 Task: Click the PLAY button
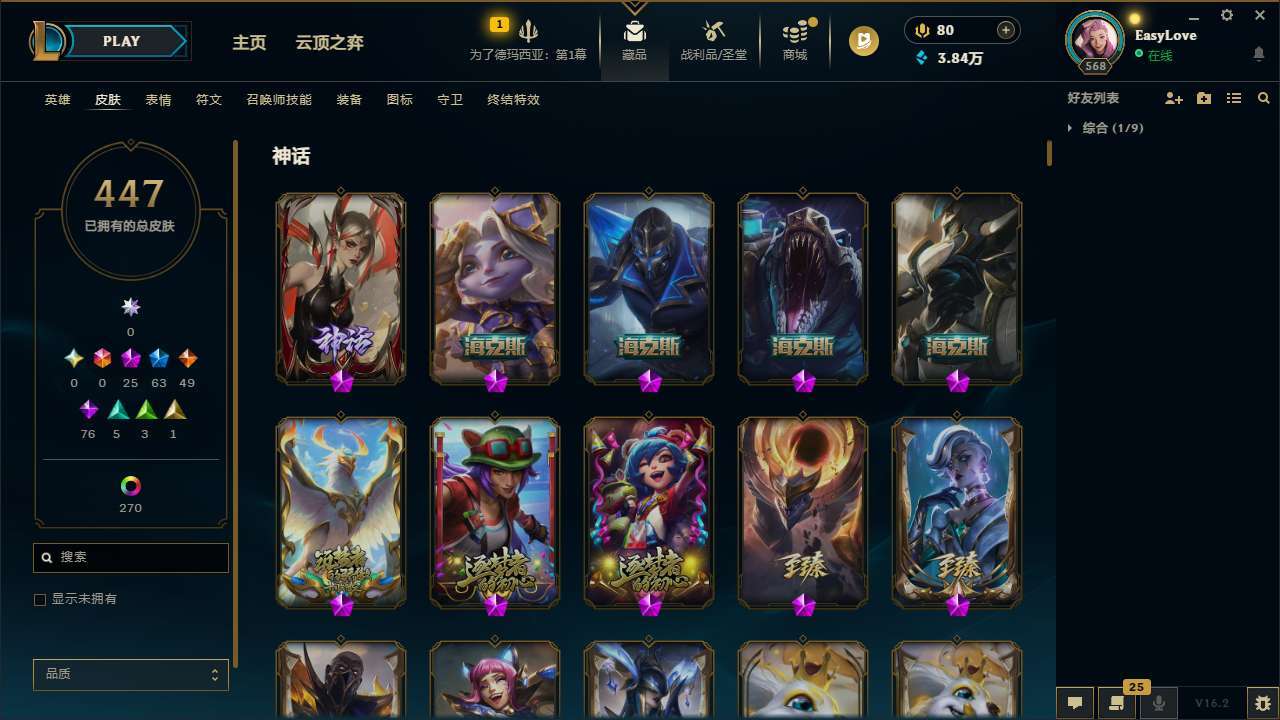click(121, 41)
